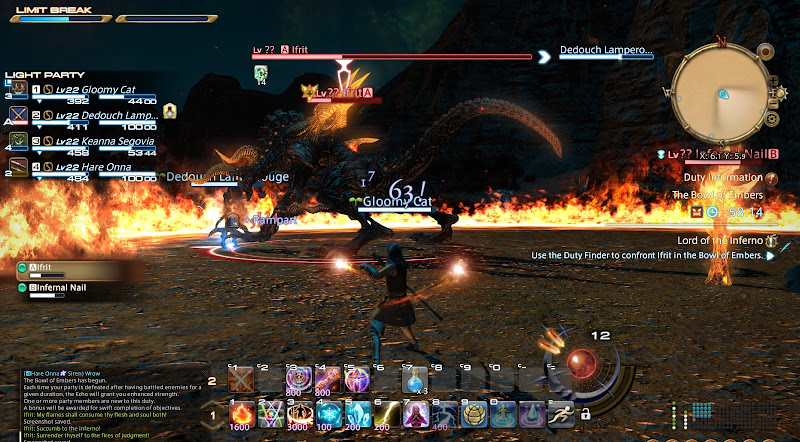Activate the yellow lightning bolt spell
This screenshot has height=442, width=800.
(x=386, y=412)
